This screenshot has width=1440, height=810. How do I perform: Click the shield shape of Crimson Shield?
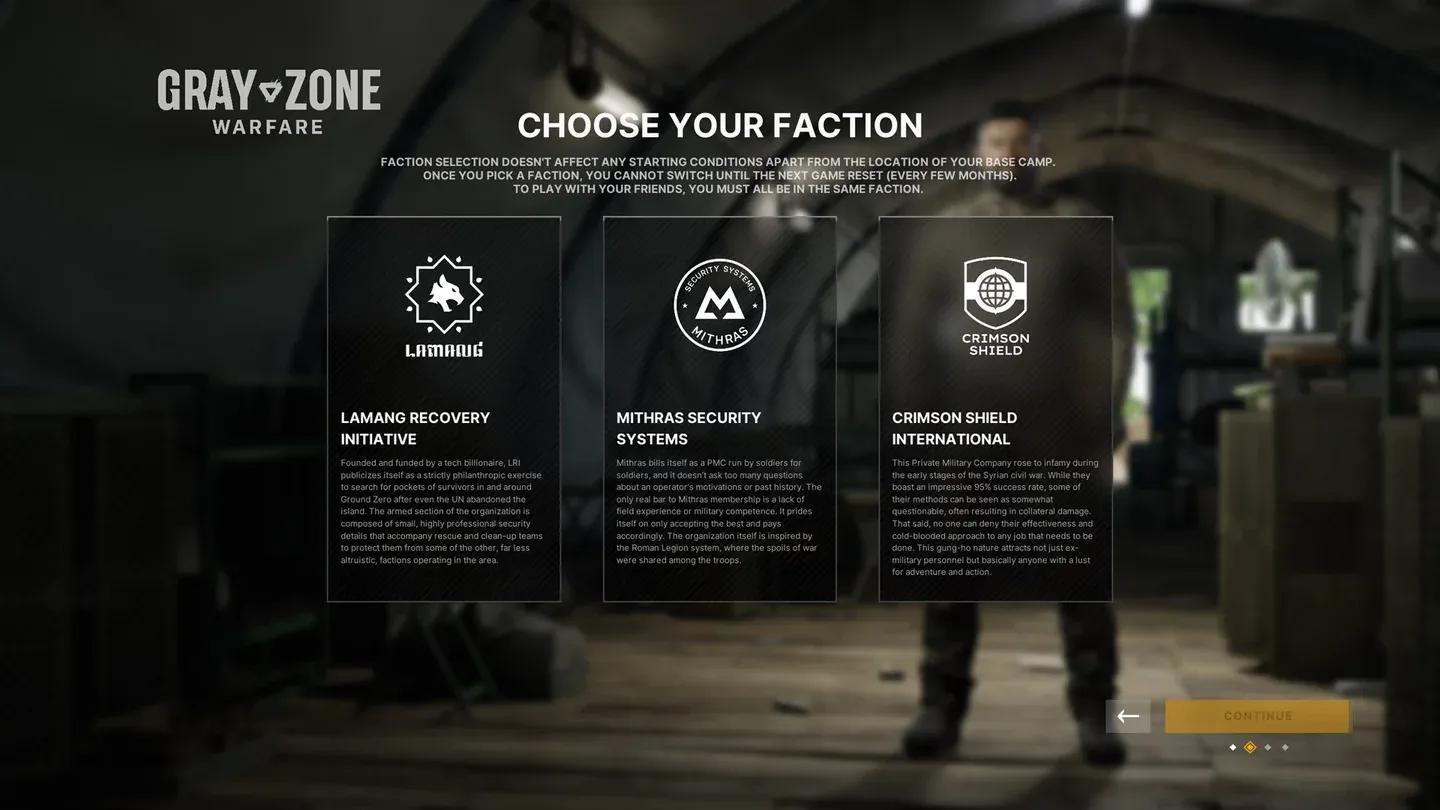[995, 298]
